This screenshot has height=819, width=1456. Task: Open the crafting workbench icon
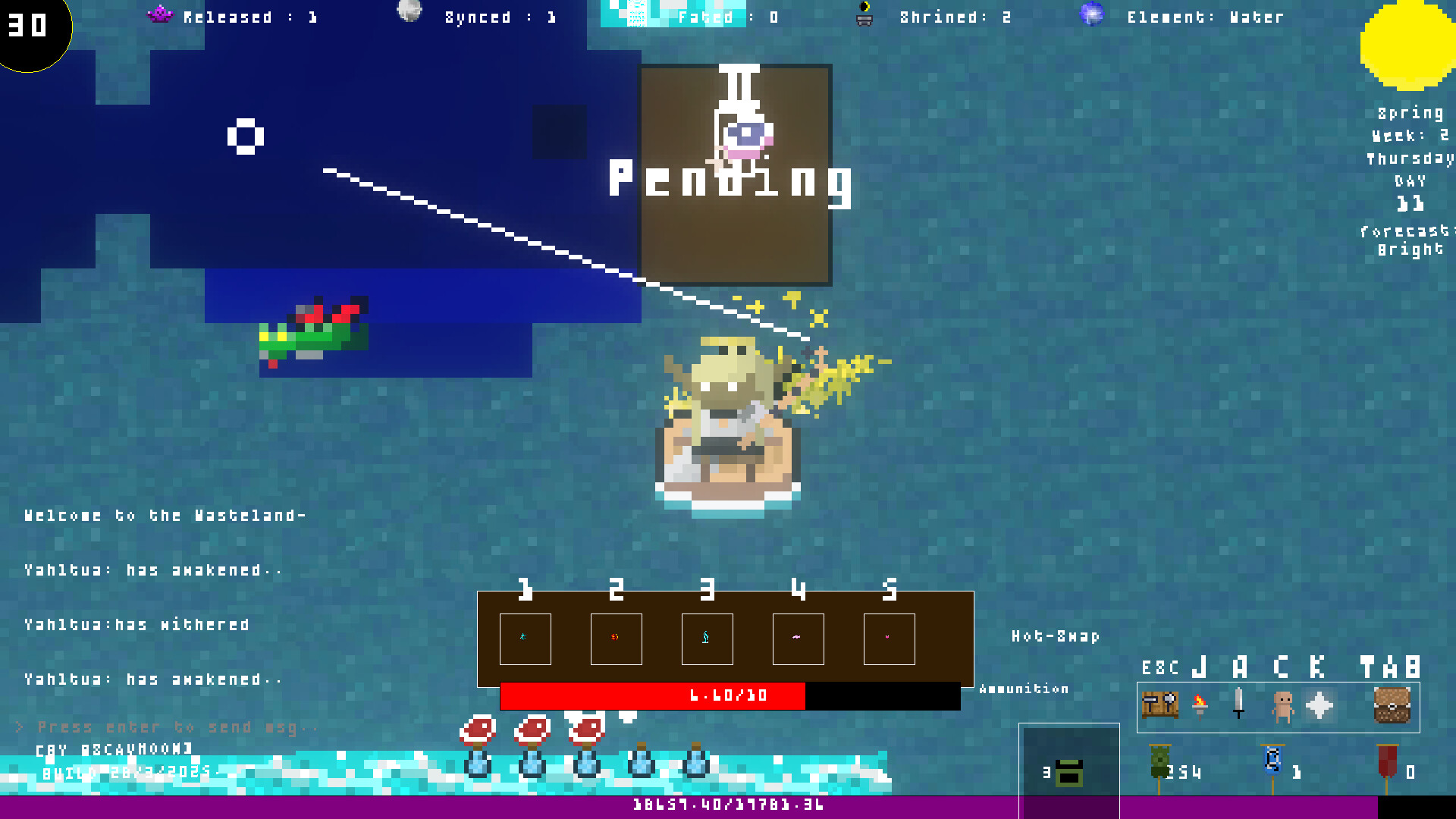(1160, 707)
